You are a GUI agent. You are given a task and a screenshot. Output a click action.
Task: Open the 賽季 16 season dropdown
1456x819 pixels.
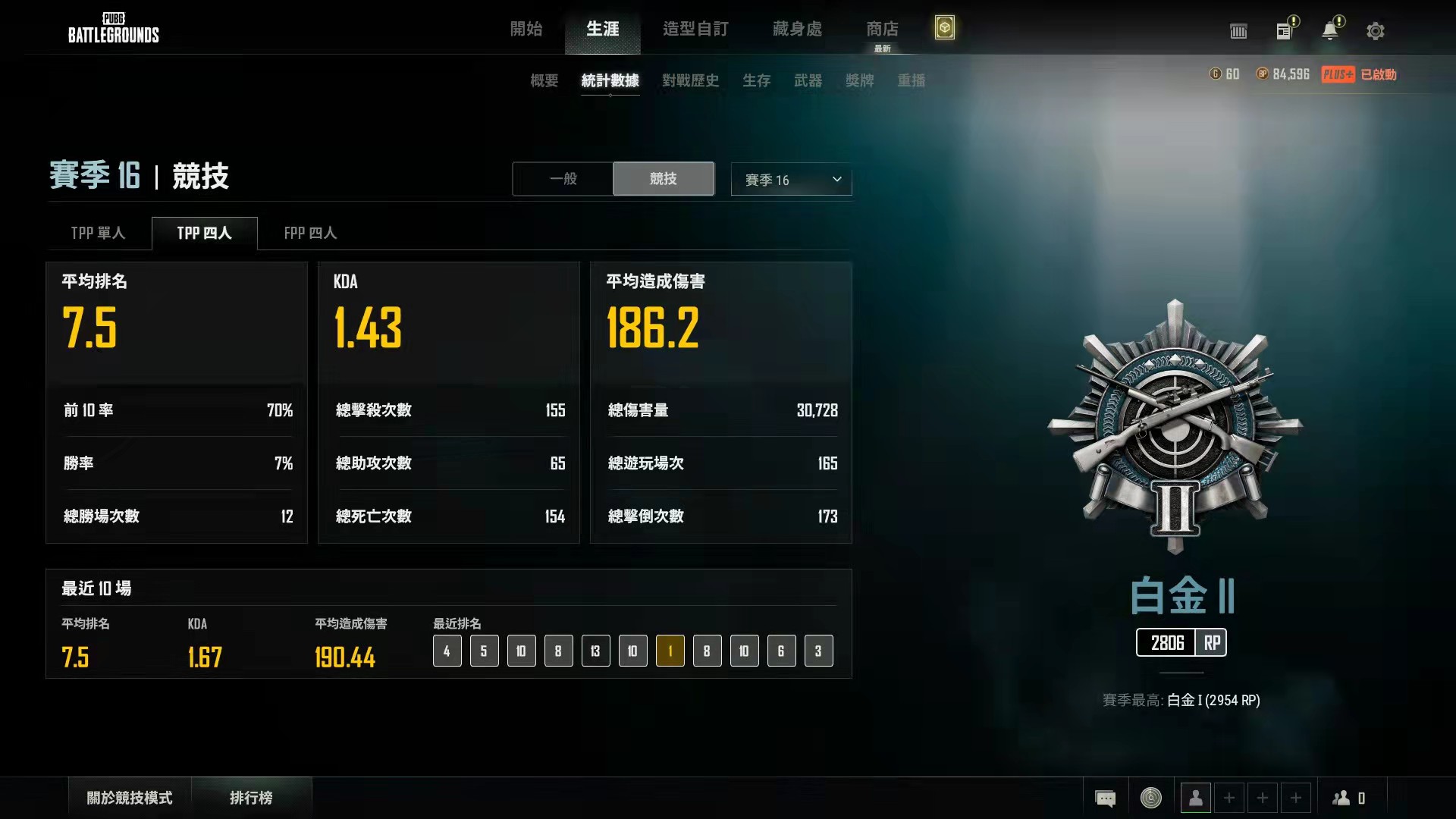[791, 180]
